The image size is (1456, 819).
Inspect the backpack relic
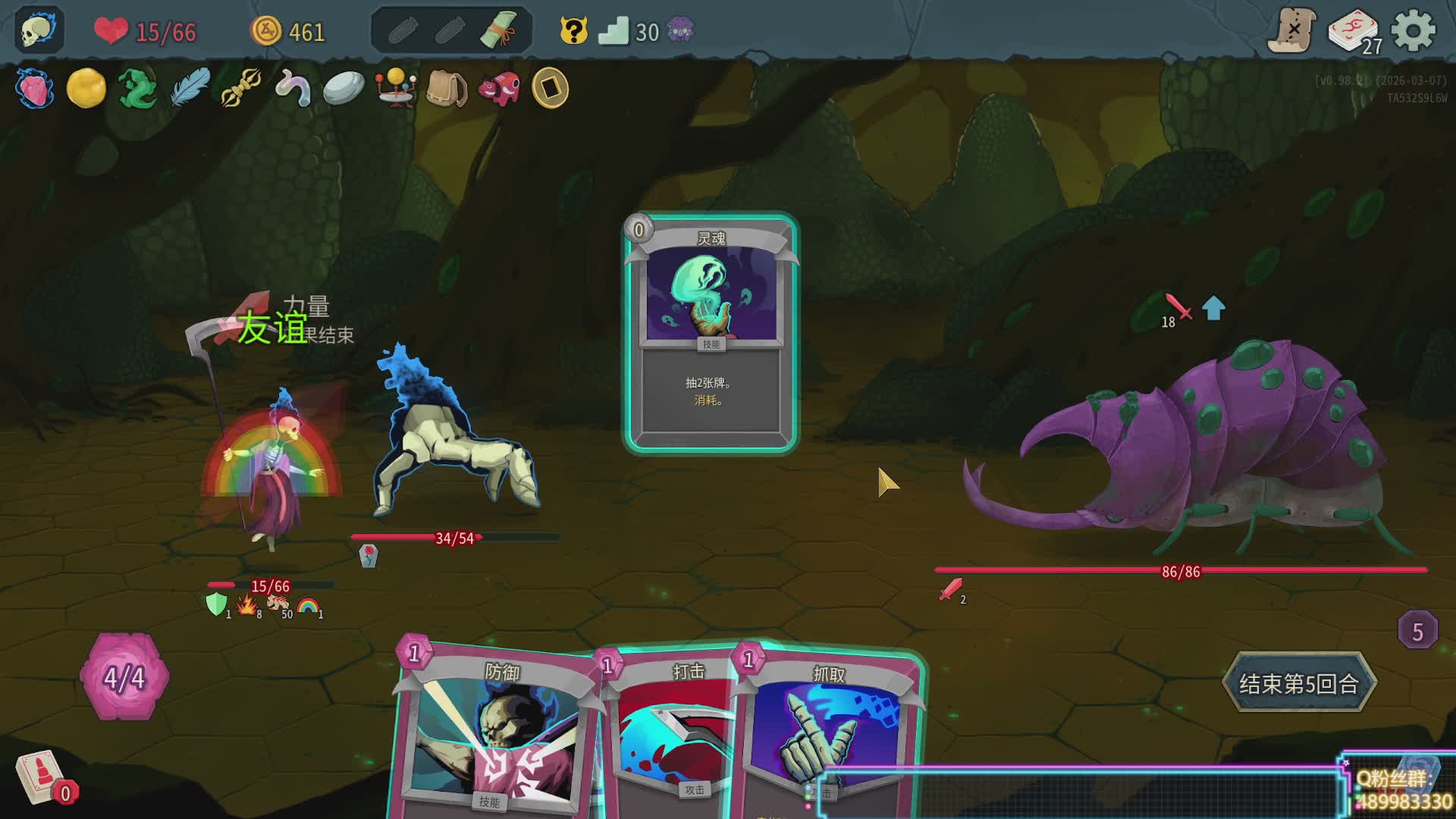[446, 88]
